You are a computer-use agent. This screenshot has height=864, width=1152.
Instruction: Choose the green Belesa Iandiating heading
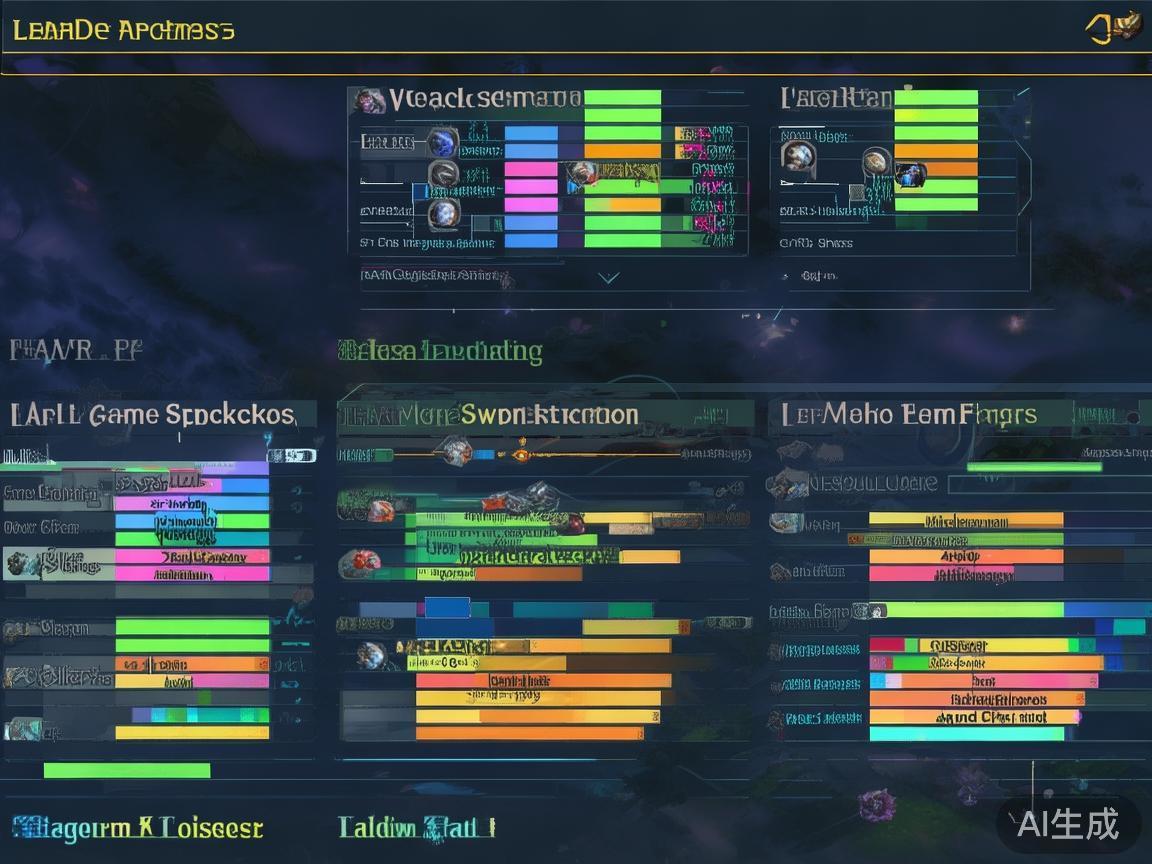(x=441, y=351)
